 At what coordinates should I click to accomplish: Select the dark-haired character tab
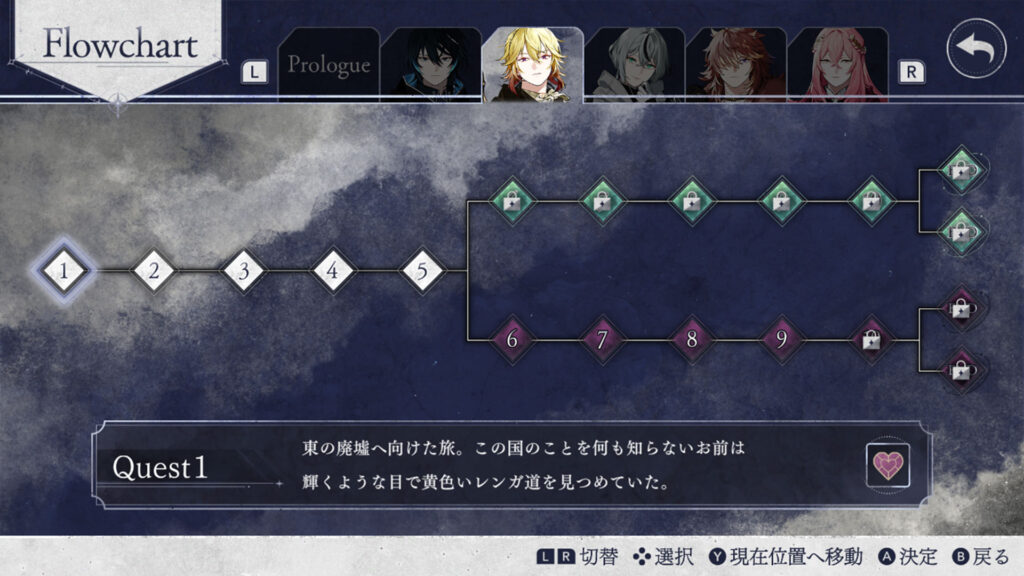coord(430,65)
